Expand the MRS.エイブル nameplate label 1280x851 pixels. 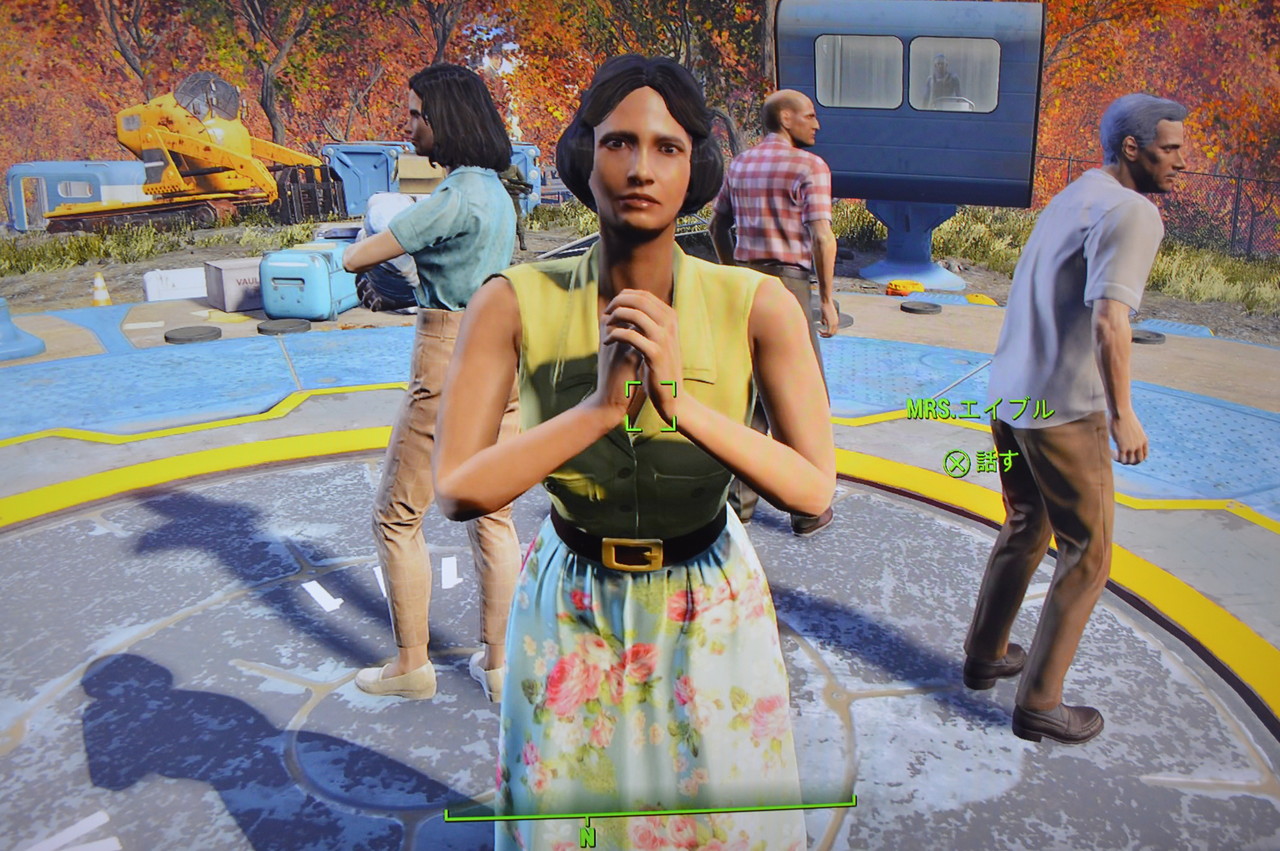[980, 408]
